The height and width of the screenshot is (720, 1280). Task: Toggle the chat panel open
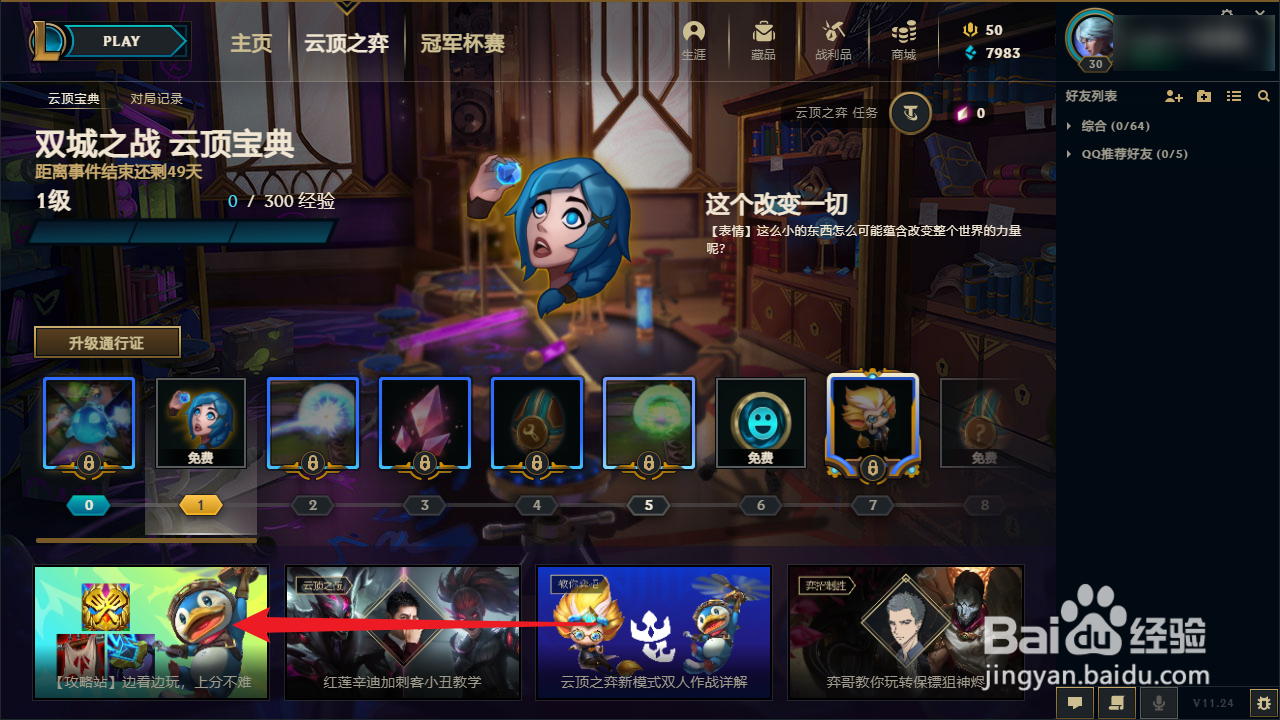click(x=1075, y=703)
